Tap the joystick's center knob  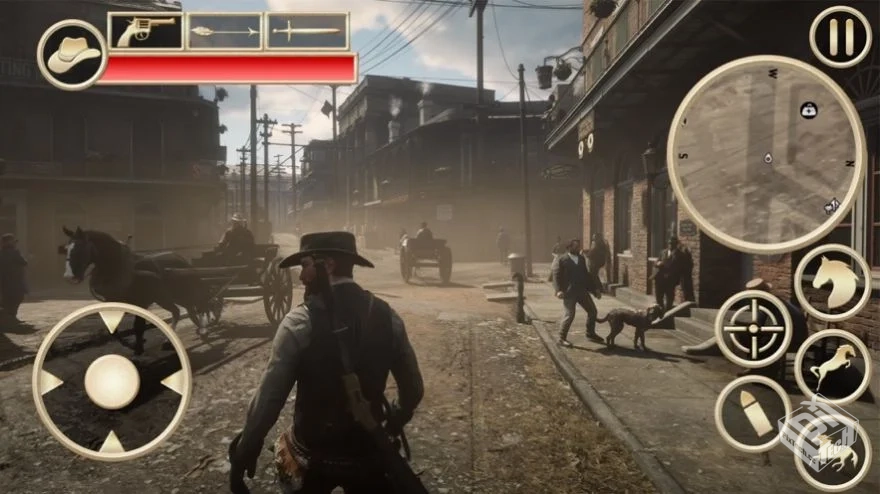click(112, 382)
